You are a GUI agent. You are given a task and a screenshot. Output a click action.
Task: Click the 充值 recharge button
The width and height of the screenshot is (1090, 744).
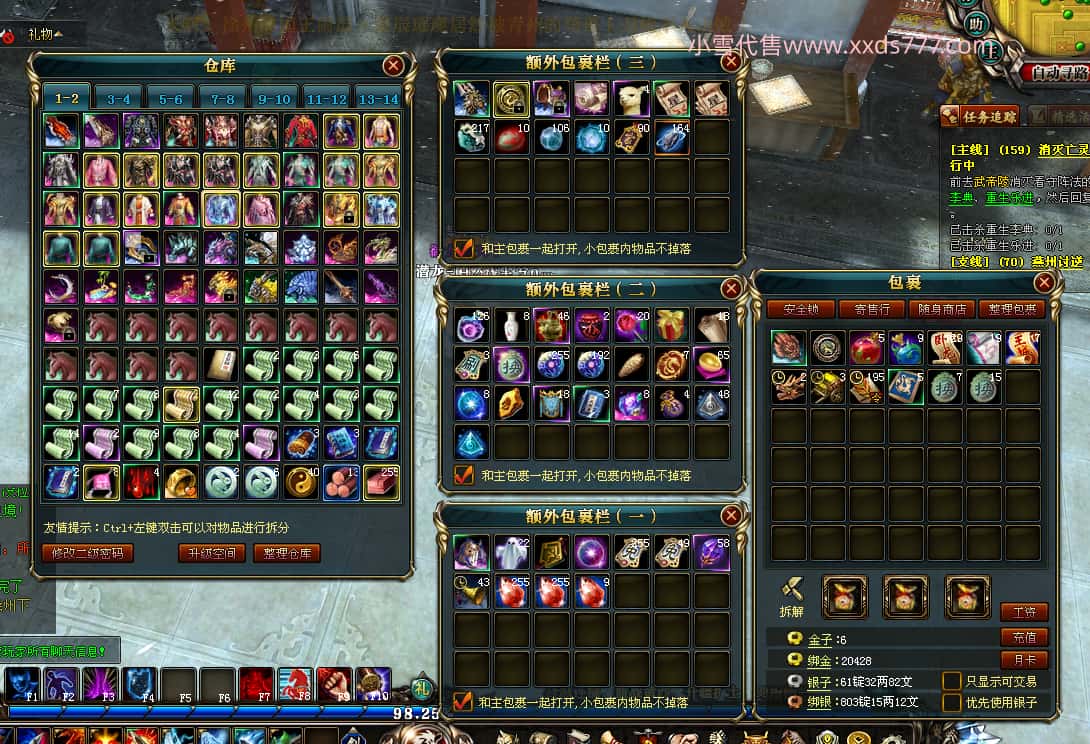coord(1024,637)
